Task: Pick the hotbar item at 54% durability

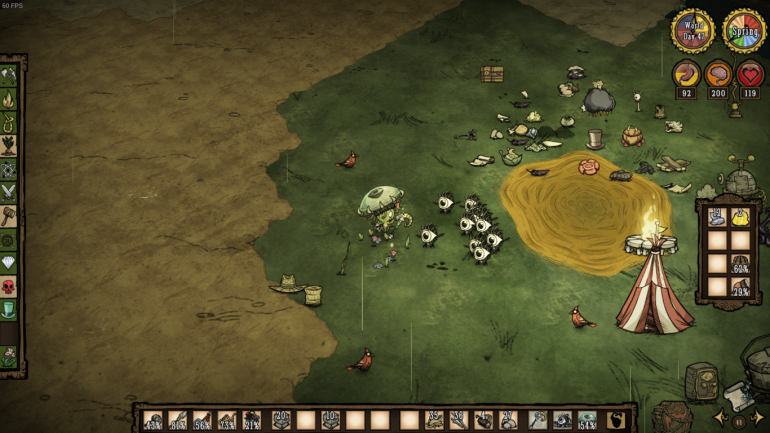Action: [587, 420]
